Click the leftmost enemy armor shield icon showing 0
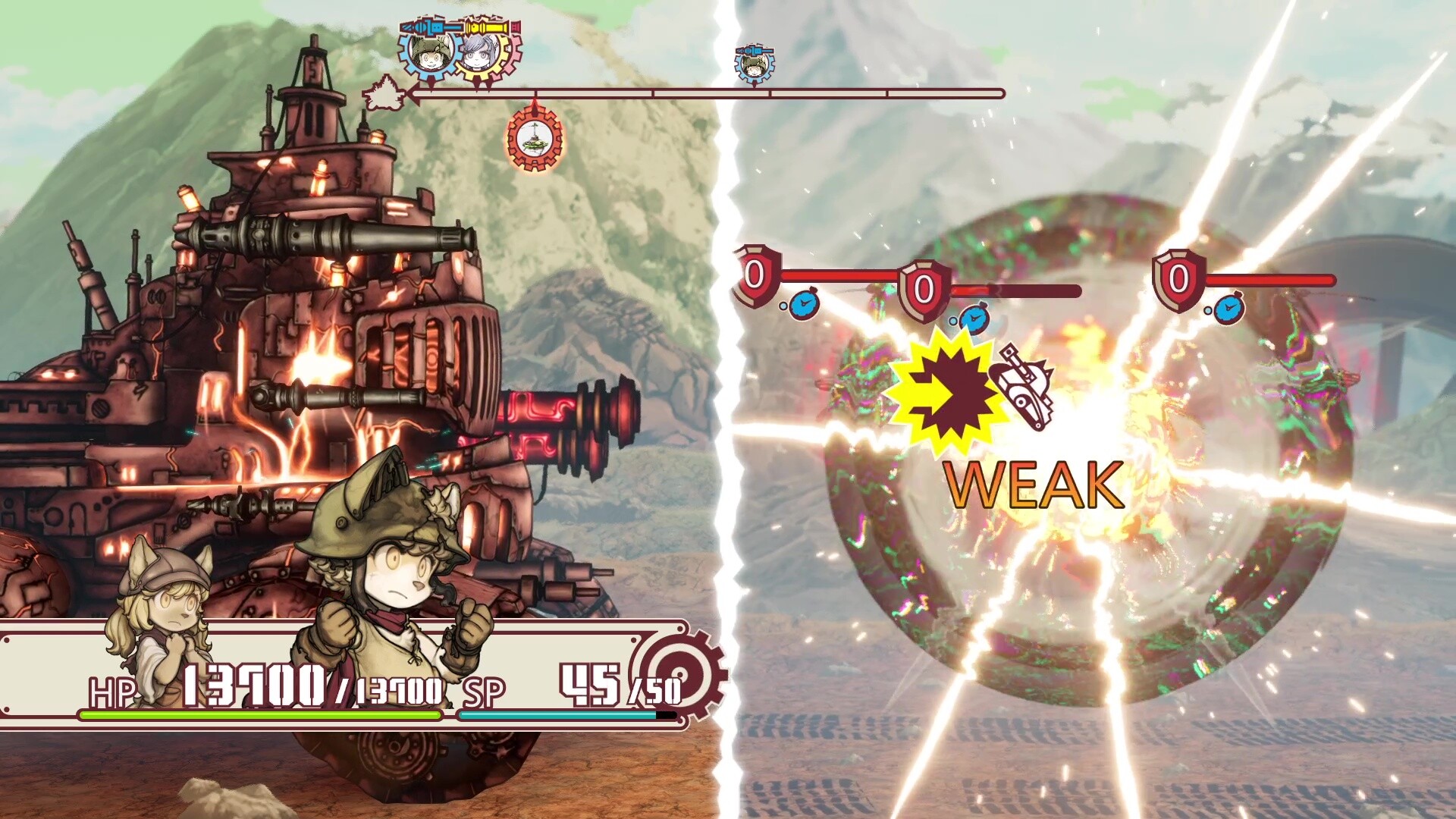The image size is (1456, 819). pos(754,277)
